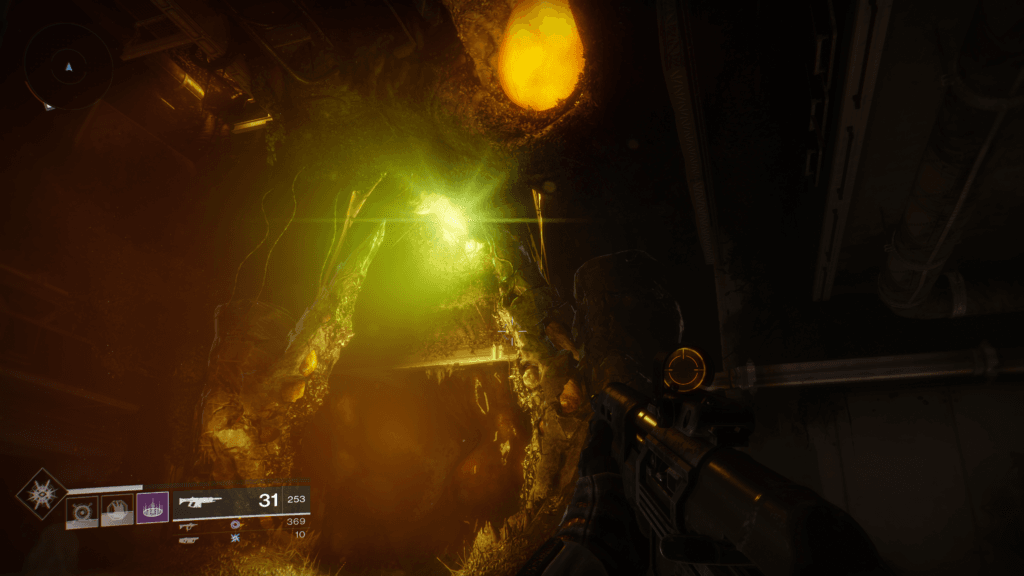This screenshot has height=576, width=1024.
Task: Select the equipped auto rifle weapon icon
Action: (200, 502)
